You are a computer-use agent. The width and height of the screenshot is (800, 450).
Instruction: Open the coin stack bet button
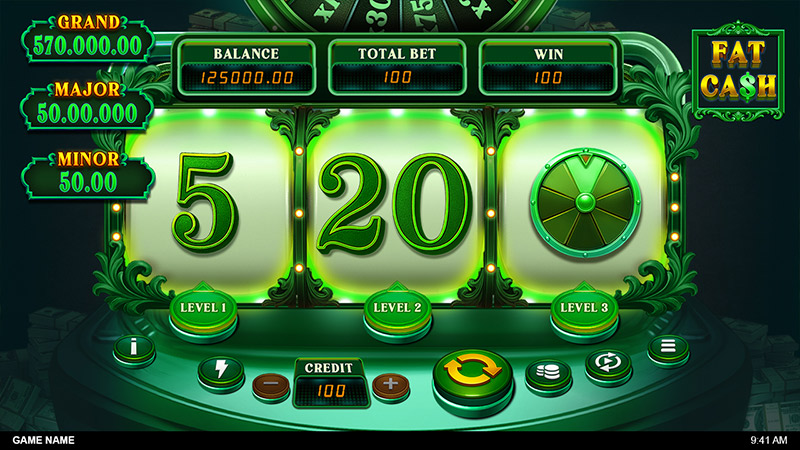[x=548, y=373]
